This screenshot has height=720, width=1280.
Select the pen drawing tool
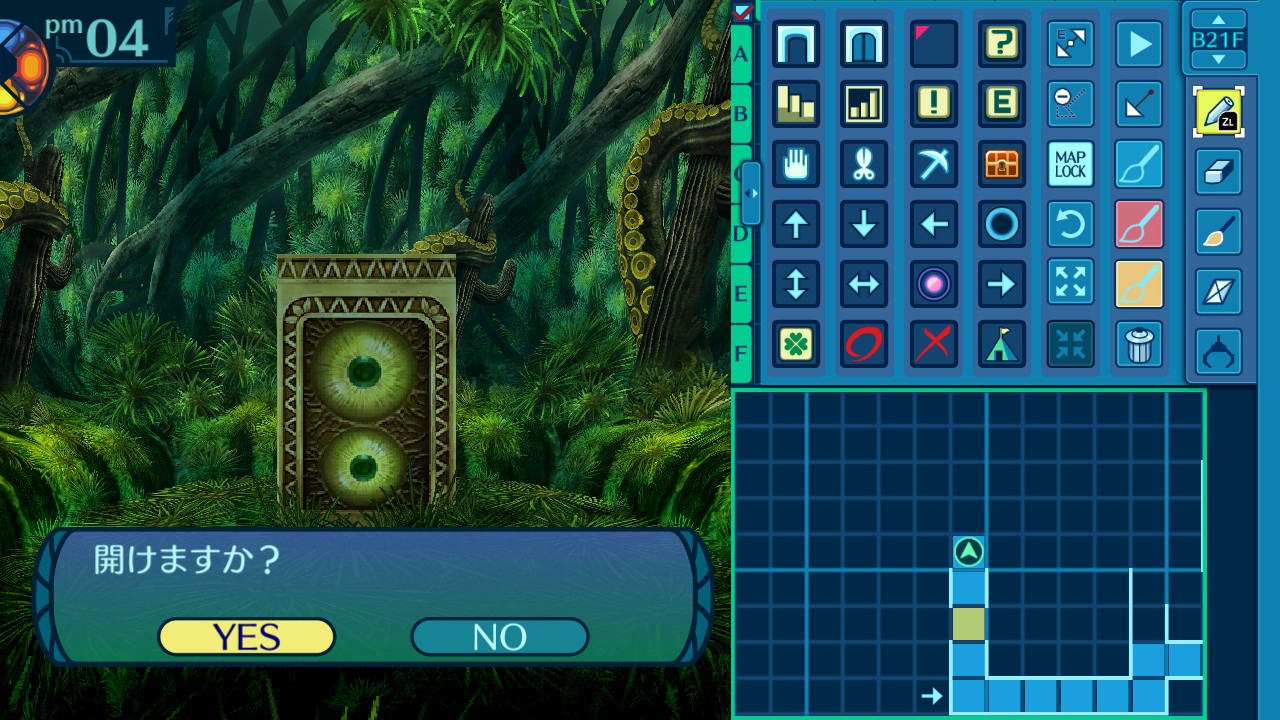pyautogui.click(x=1218, y=112)
